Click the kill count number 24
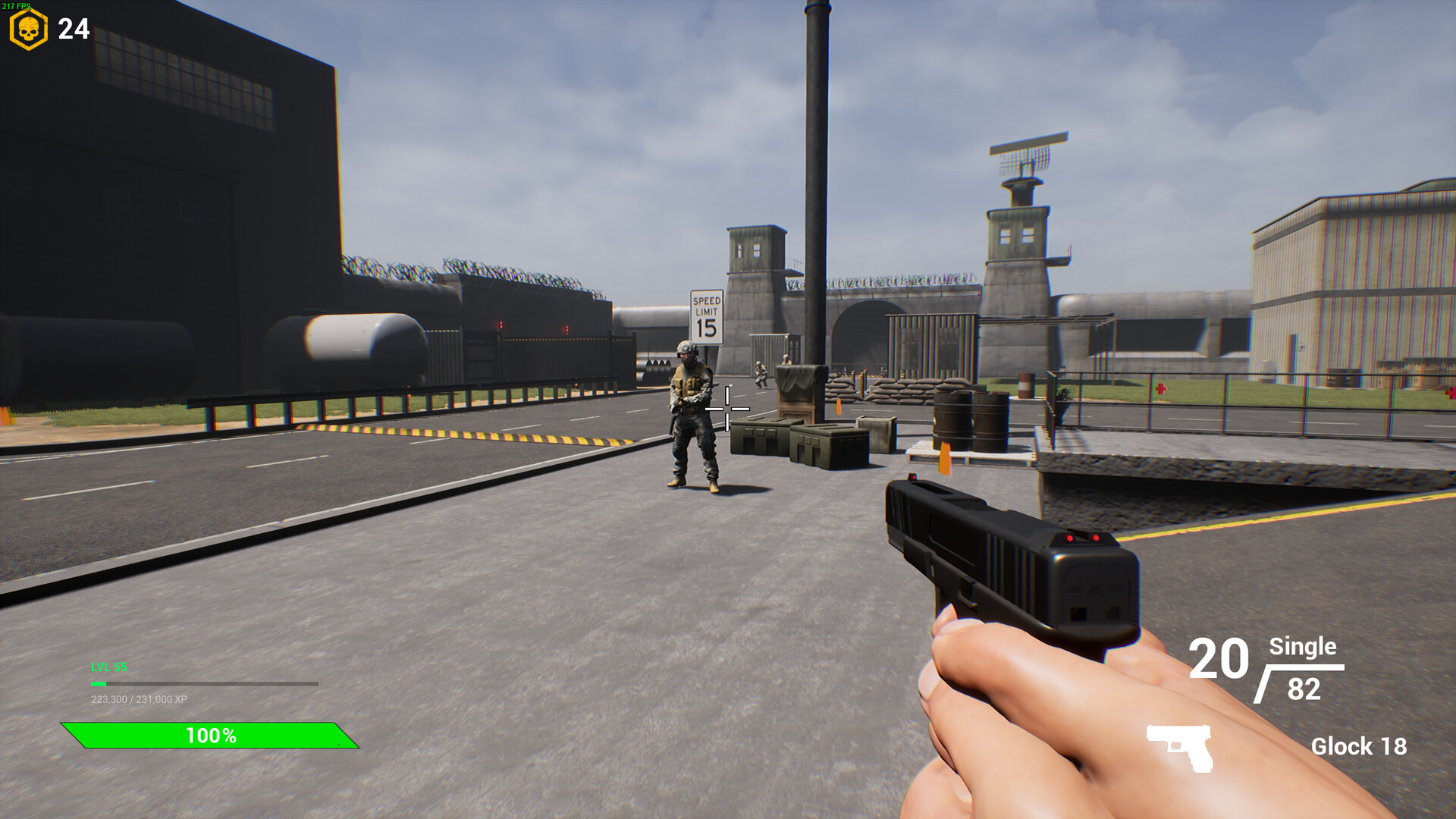The height and width of the screenshot is (819, 1456). point(73,30)
